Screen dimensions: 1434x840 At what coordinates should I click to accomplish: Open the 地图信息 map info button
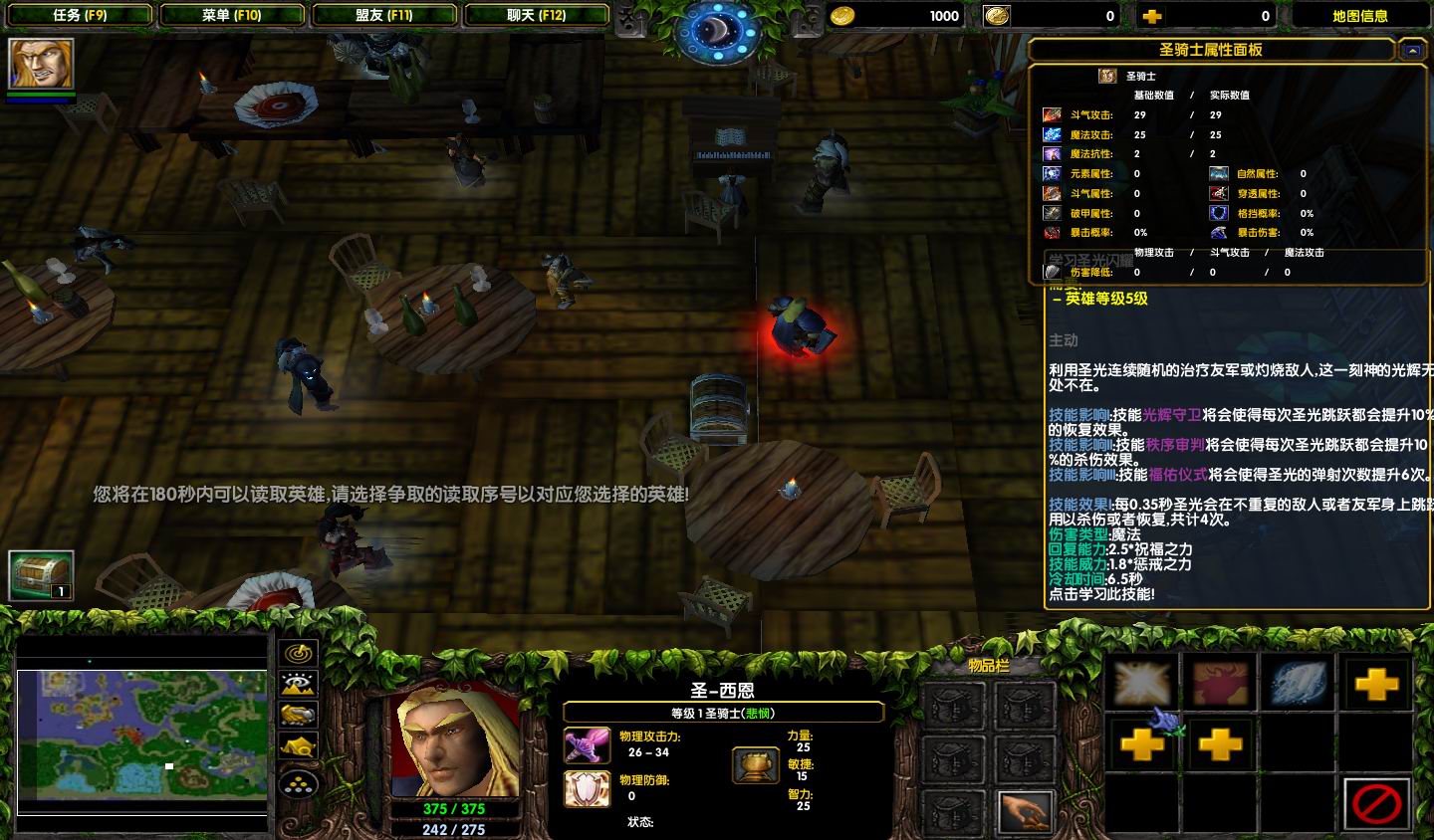point(1359,15)
